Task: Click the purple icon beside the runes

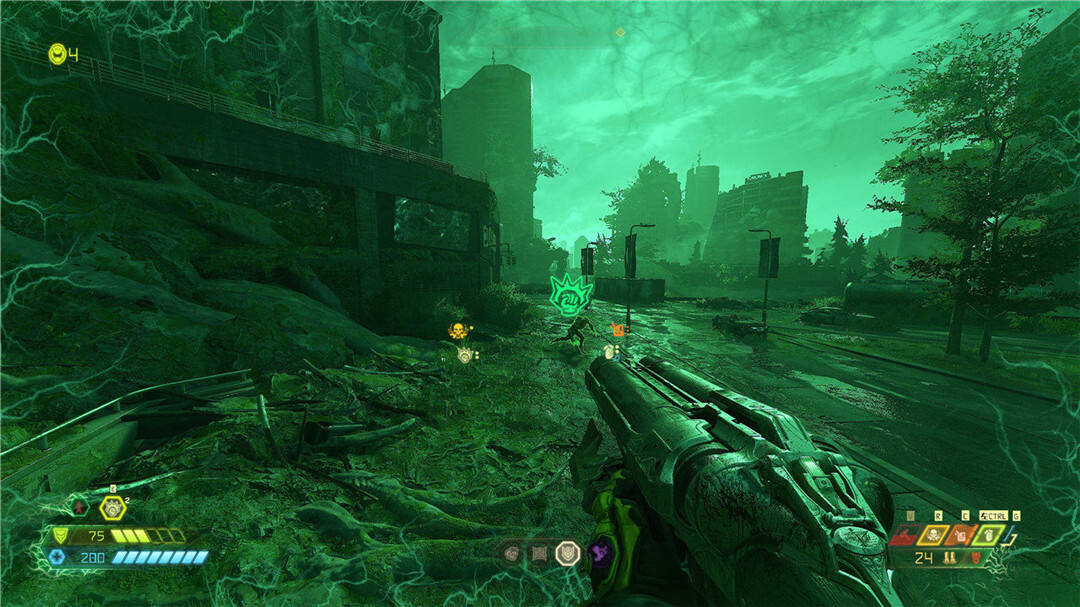Action: [600, 552]
